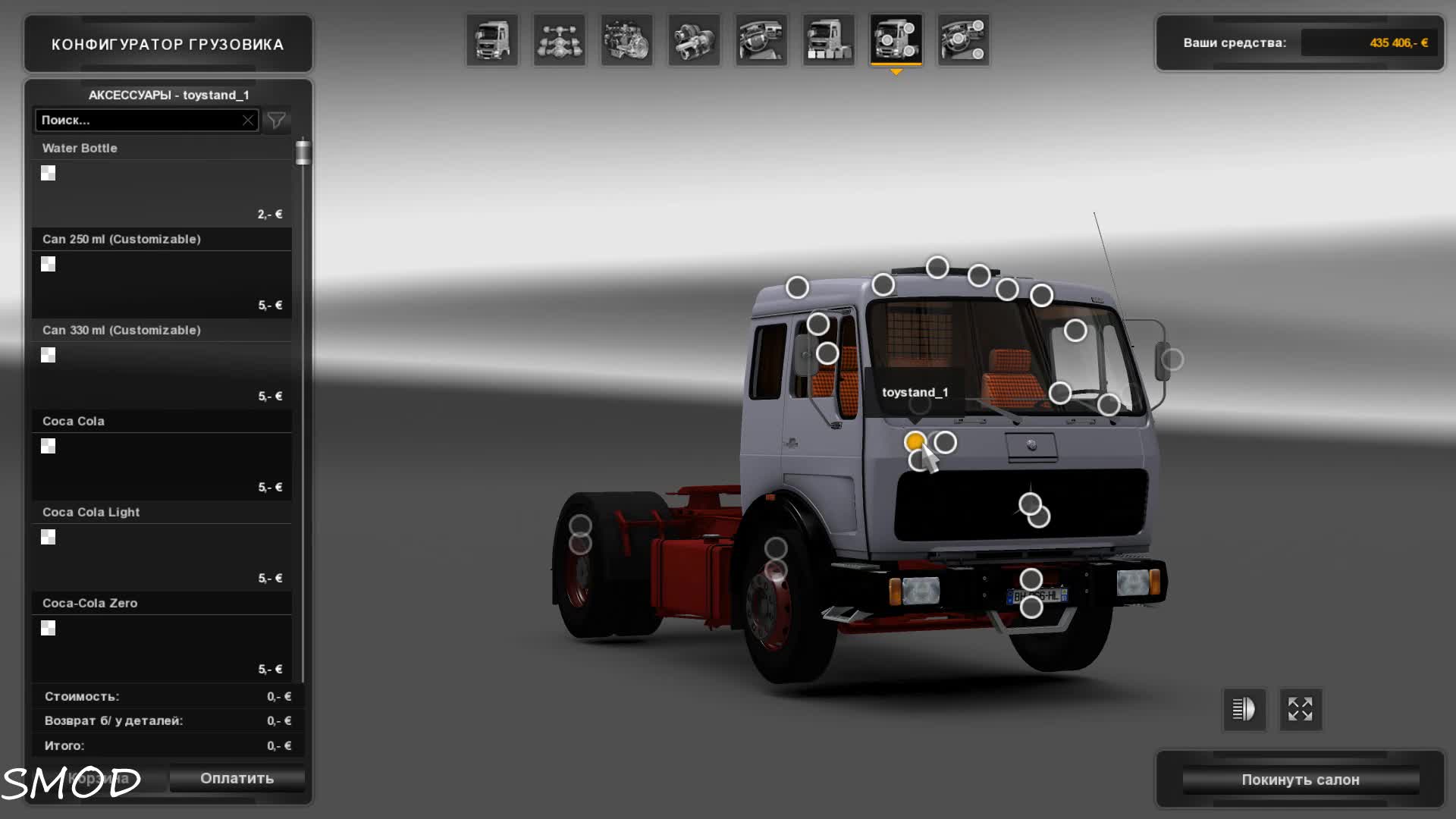The height and width of the screenshot is (819, 1456).
Task: Switch to the highlighted exterior accessories tab
Action: pos(896,39)
